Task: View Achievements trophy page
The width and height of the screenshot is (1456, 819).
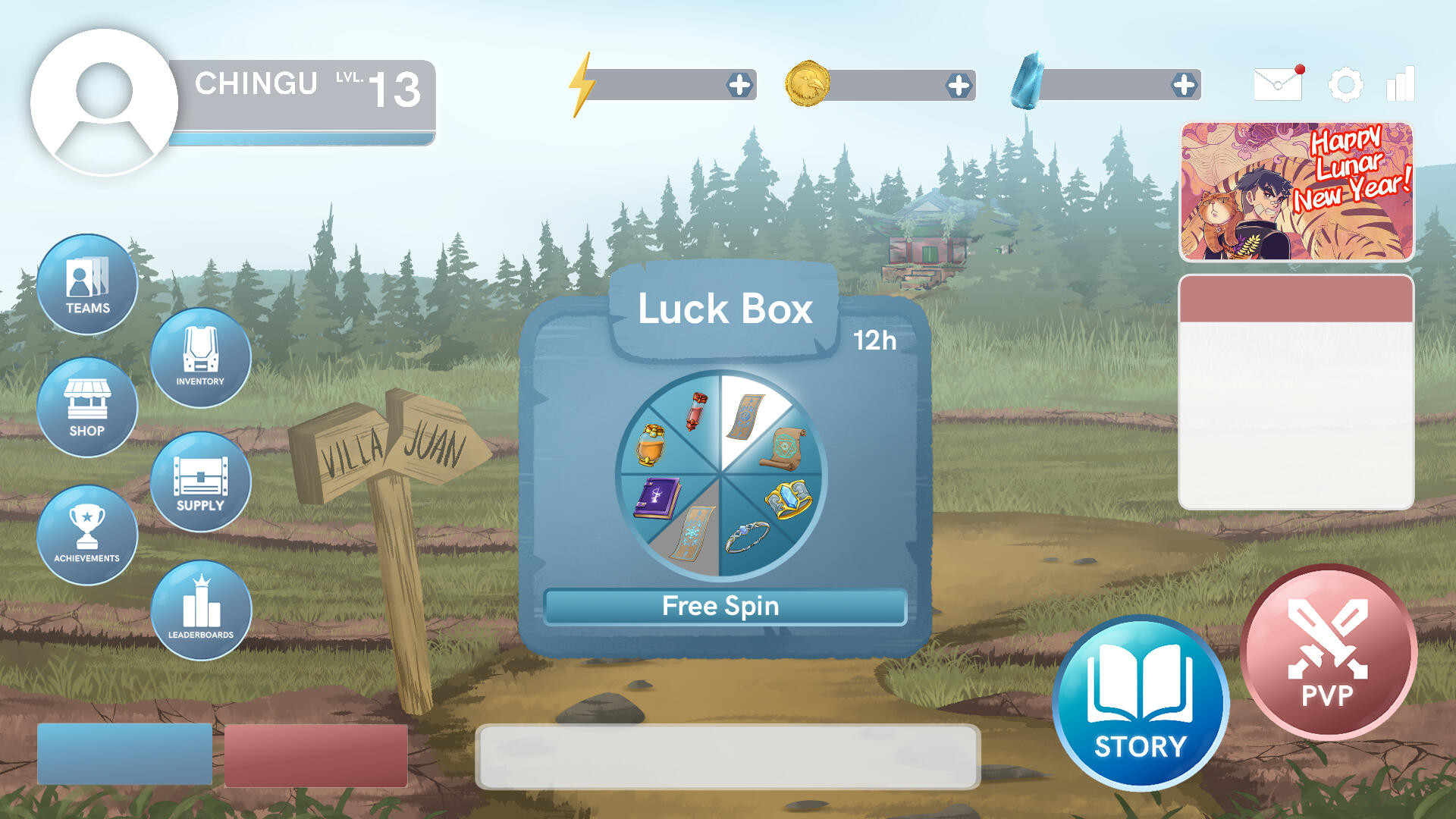Action: tap(87, 535)
